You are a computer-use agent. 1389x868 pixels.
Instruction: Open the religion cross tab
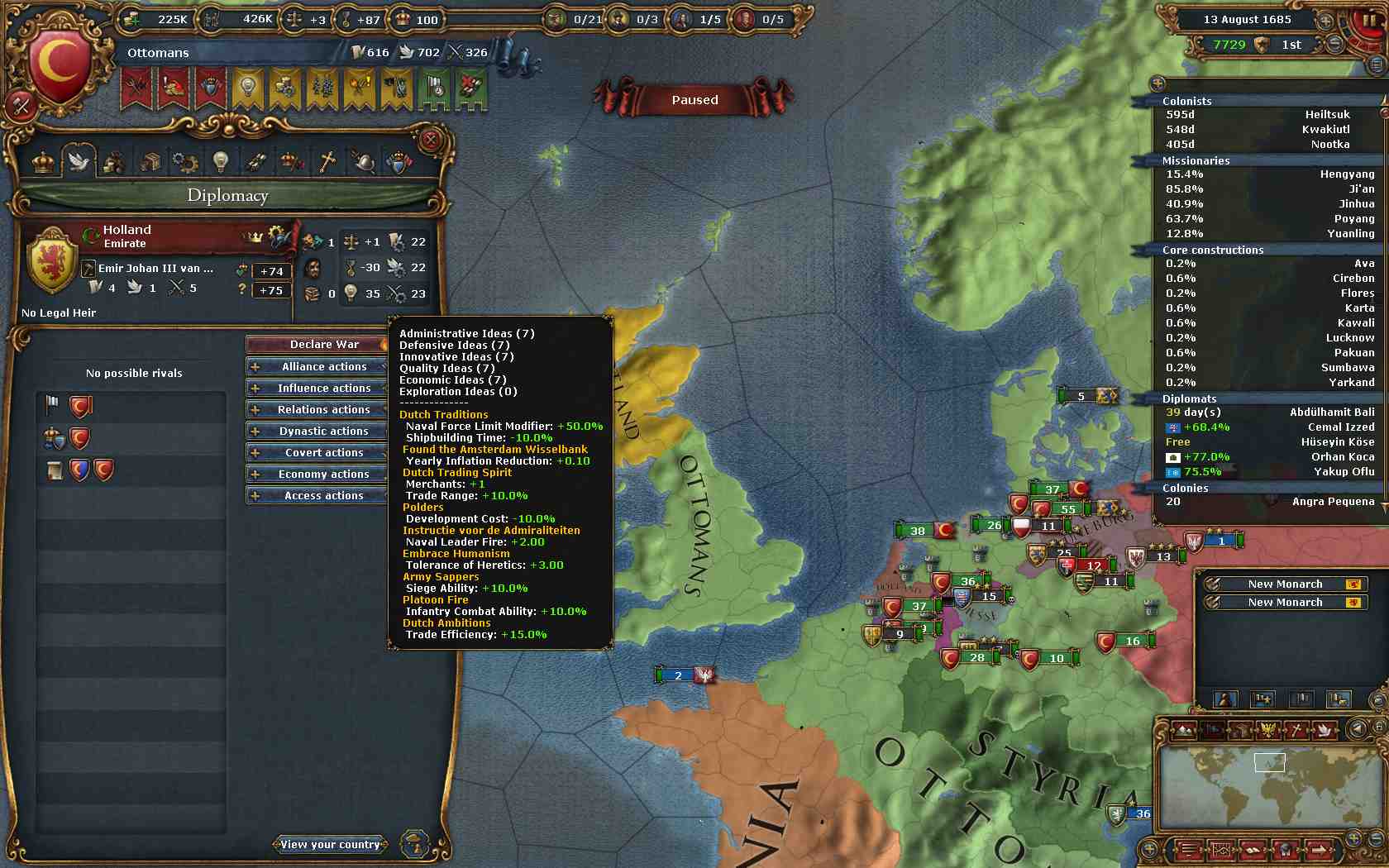click(x=327, y=160)
